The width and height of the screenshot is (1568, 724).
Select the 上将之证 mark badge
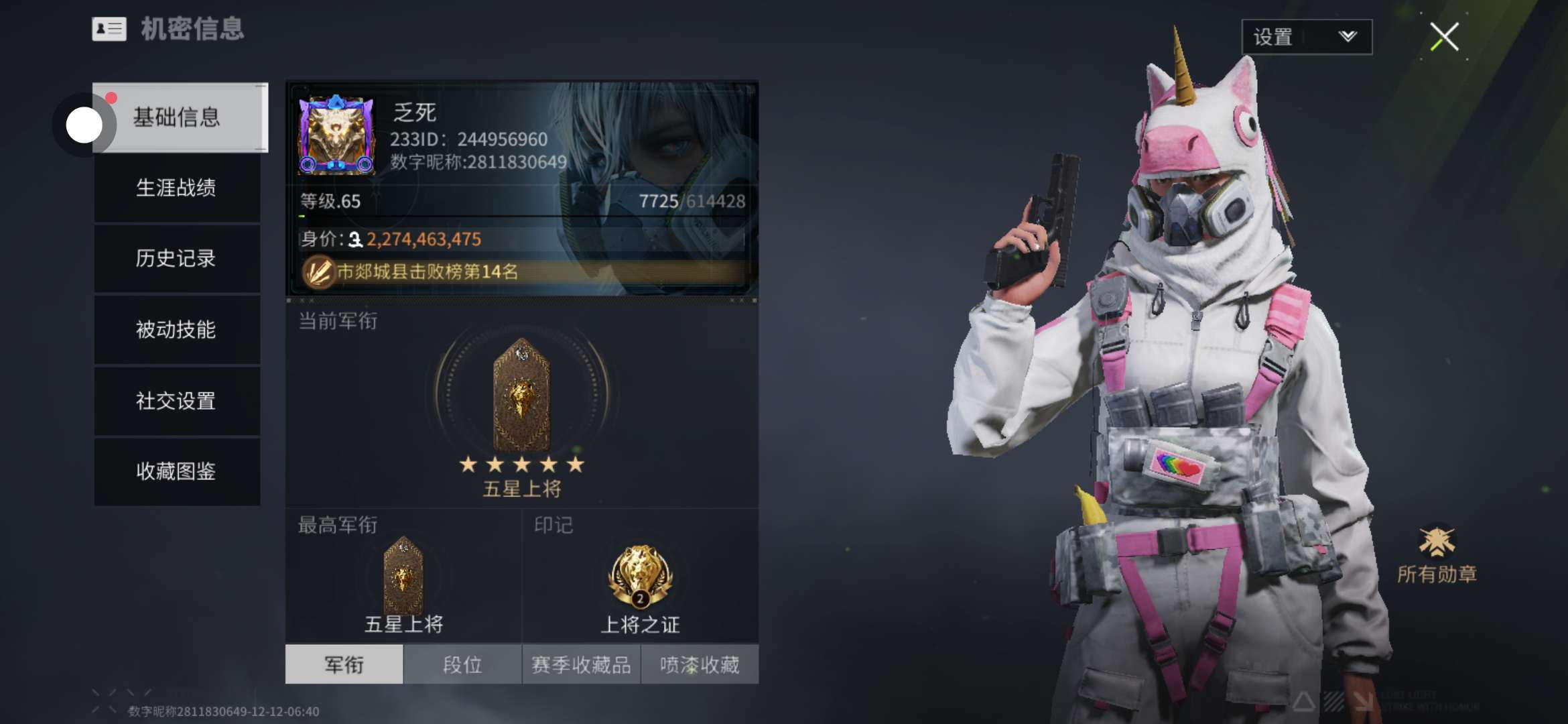click(640, 577)
